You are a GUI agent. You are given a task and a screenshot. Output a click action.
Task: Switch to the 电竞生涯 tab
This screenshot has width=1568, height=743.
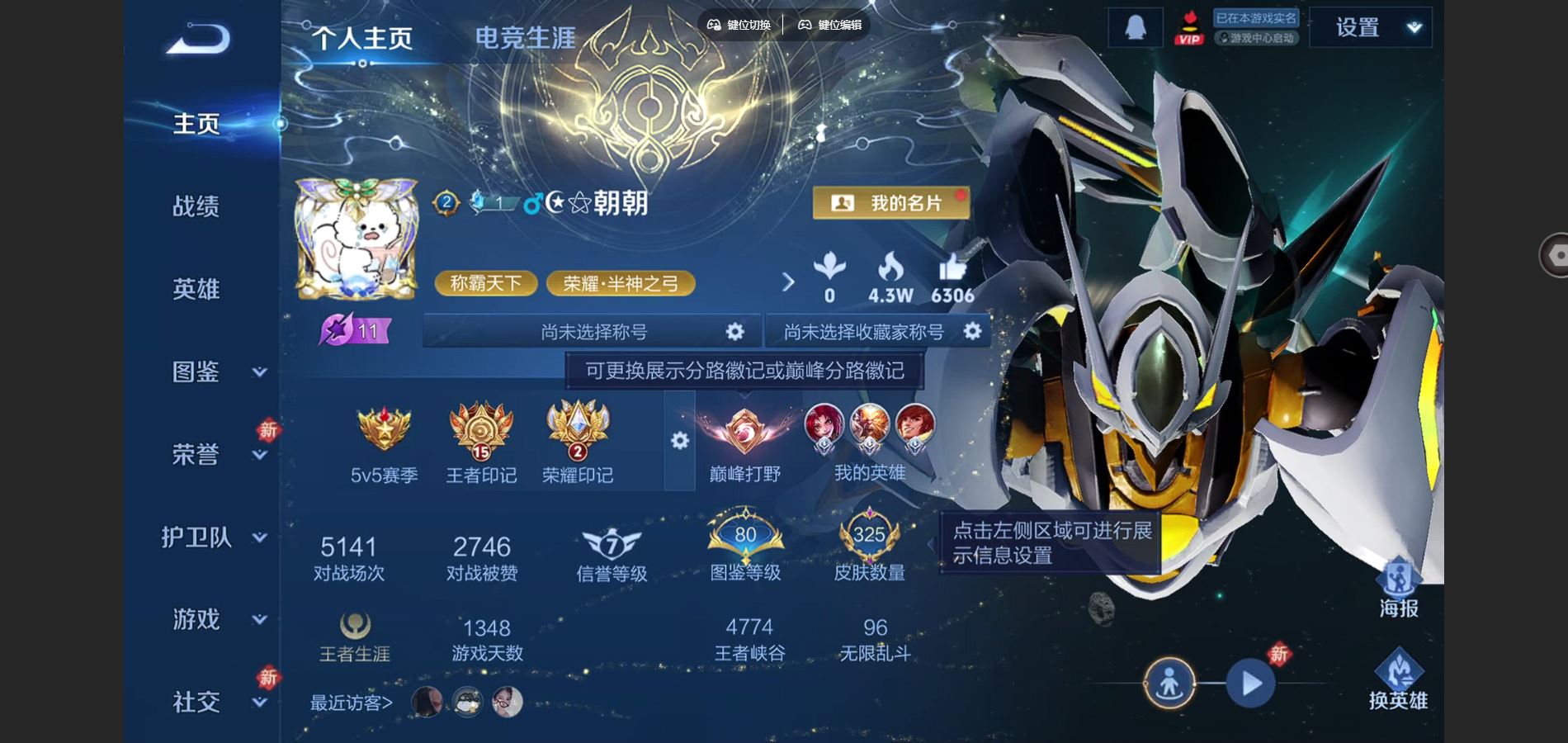click(525, 37)
